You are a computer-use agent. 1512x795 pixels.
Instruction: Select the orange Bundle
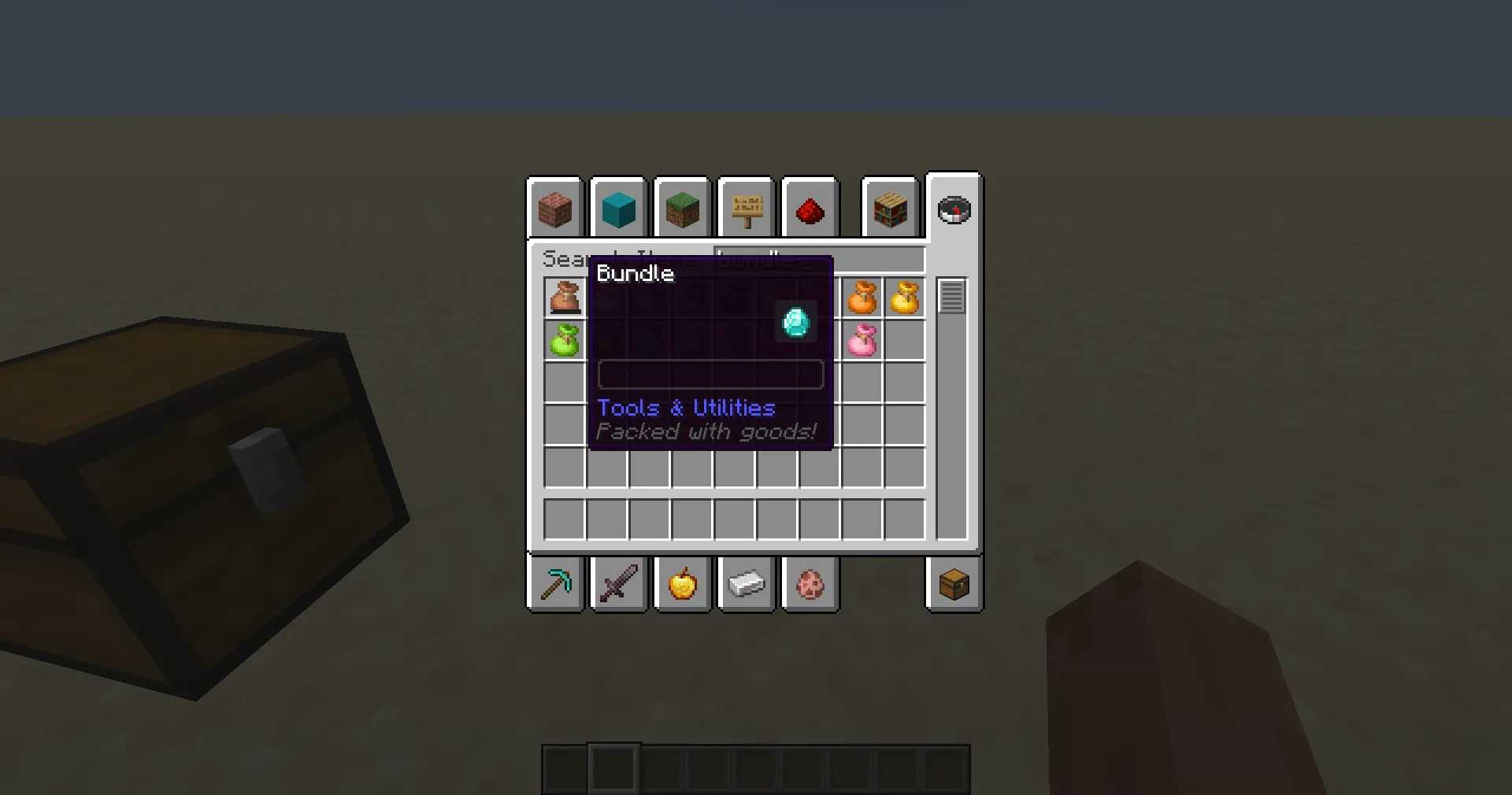pyautogui.click(x=862, y=298)
